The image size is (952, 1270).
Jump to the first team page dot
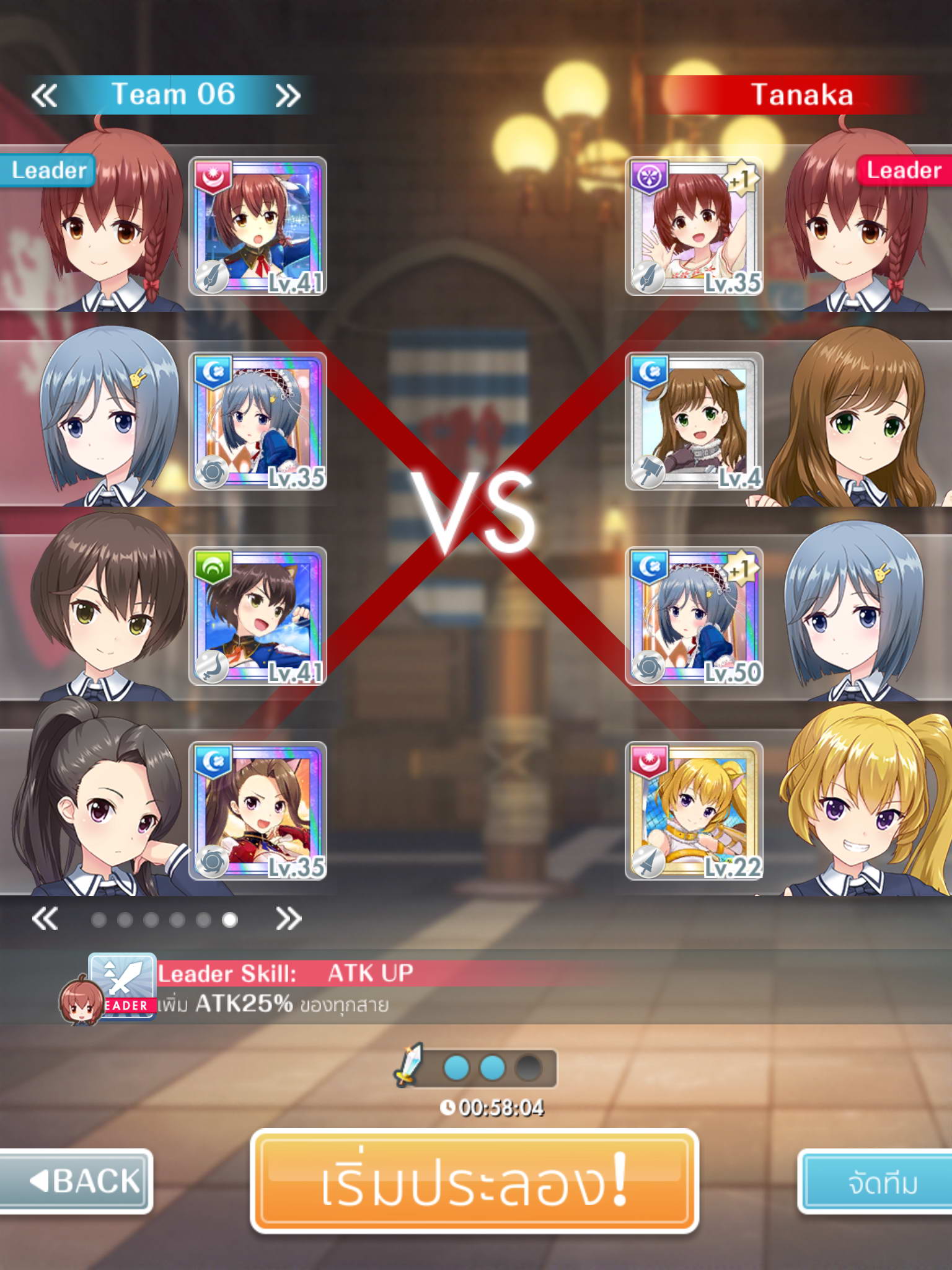[x=99, y=920]
